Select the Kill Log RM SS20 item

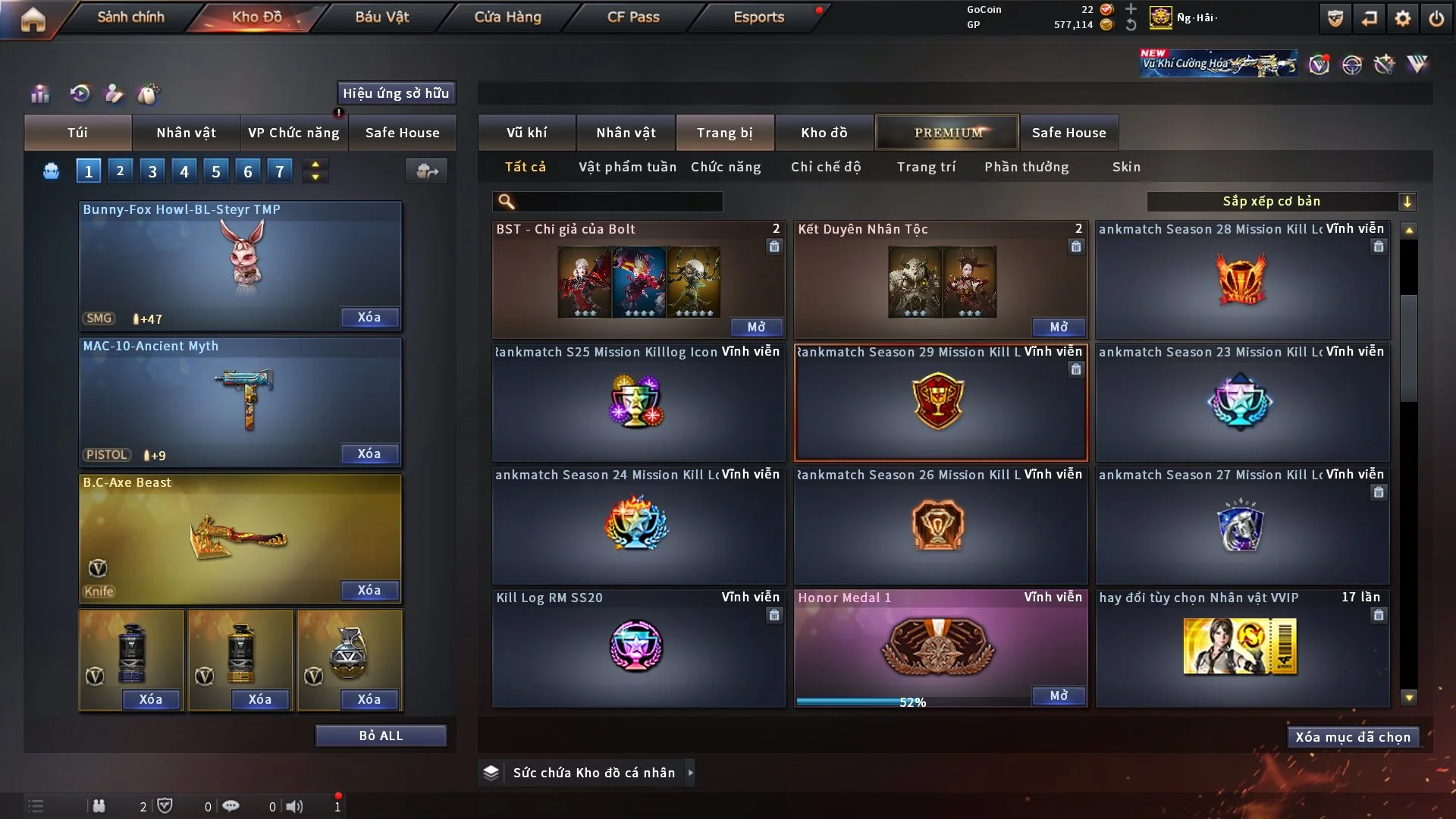coord(638,648)
